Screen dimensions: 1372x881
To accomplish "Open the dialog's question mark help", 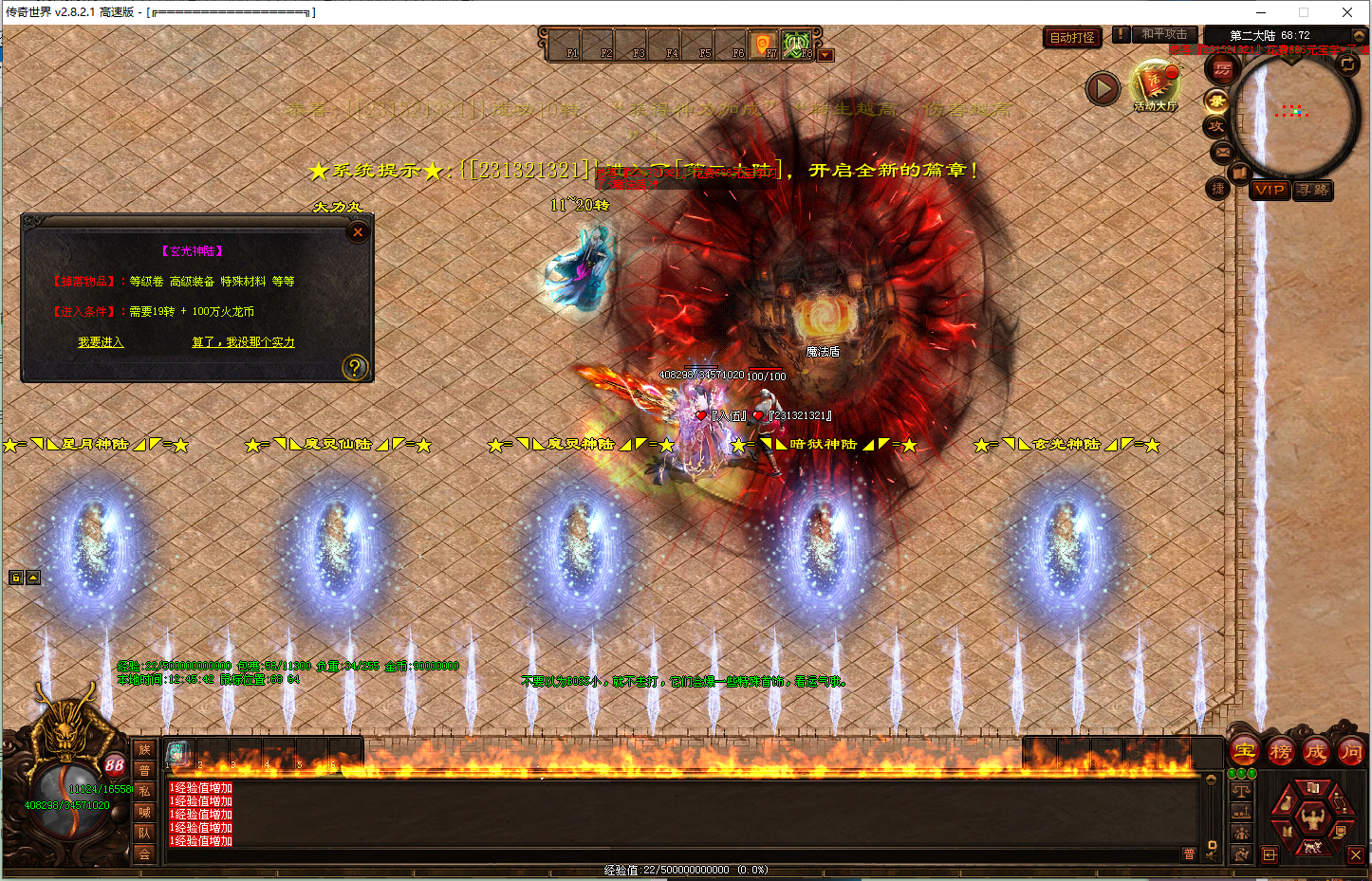I will pyautogui.click(x=354, y=367).
